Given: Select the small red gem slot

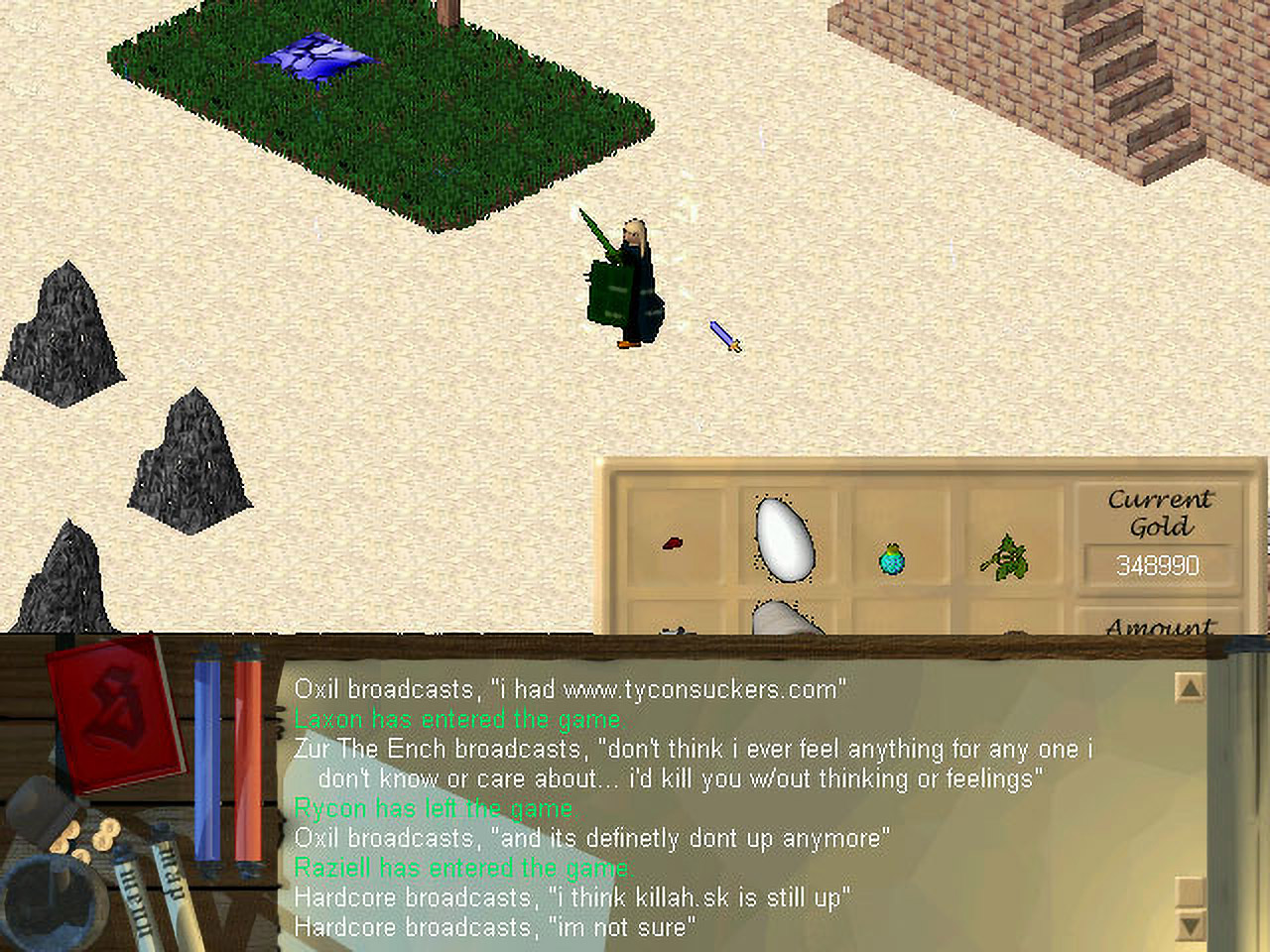Looking at the screenshot, I should coord(673,543).
